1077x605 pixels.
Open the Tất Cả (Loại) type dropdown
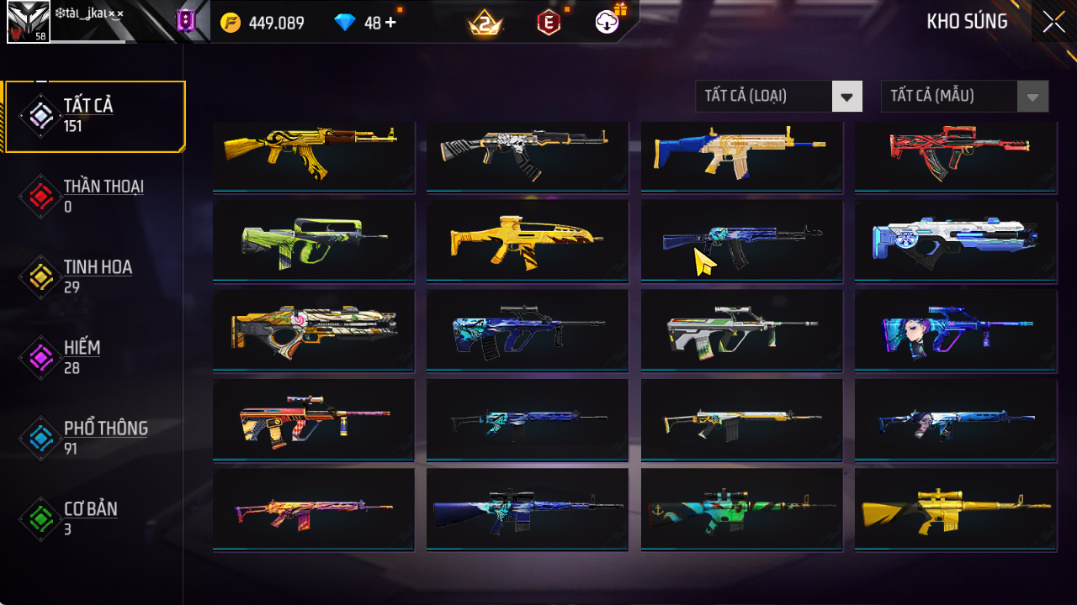tap(778, 96)
